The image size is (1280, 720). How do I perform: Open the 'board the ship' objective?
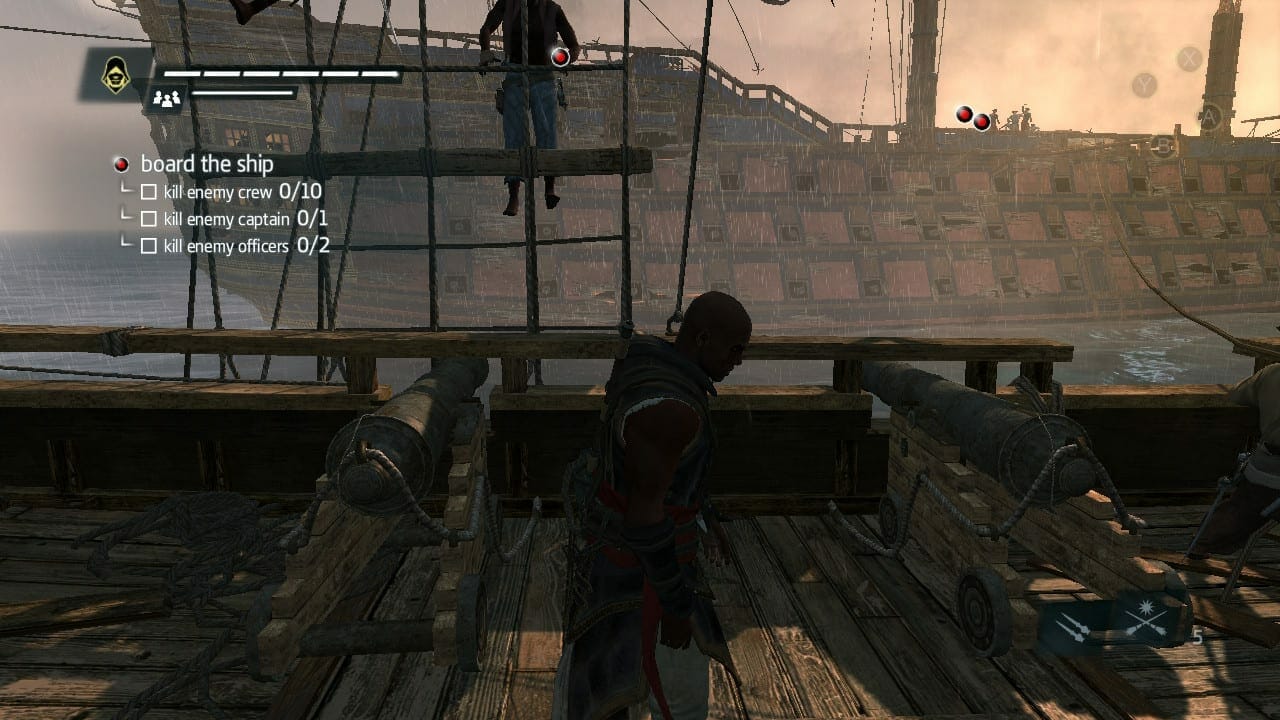click(x=206, y=164)
